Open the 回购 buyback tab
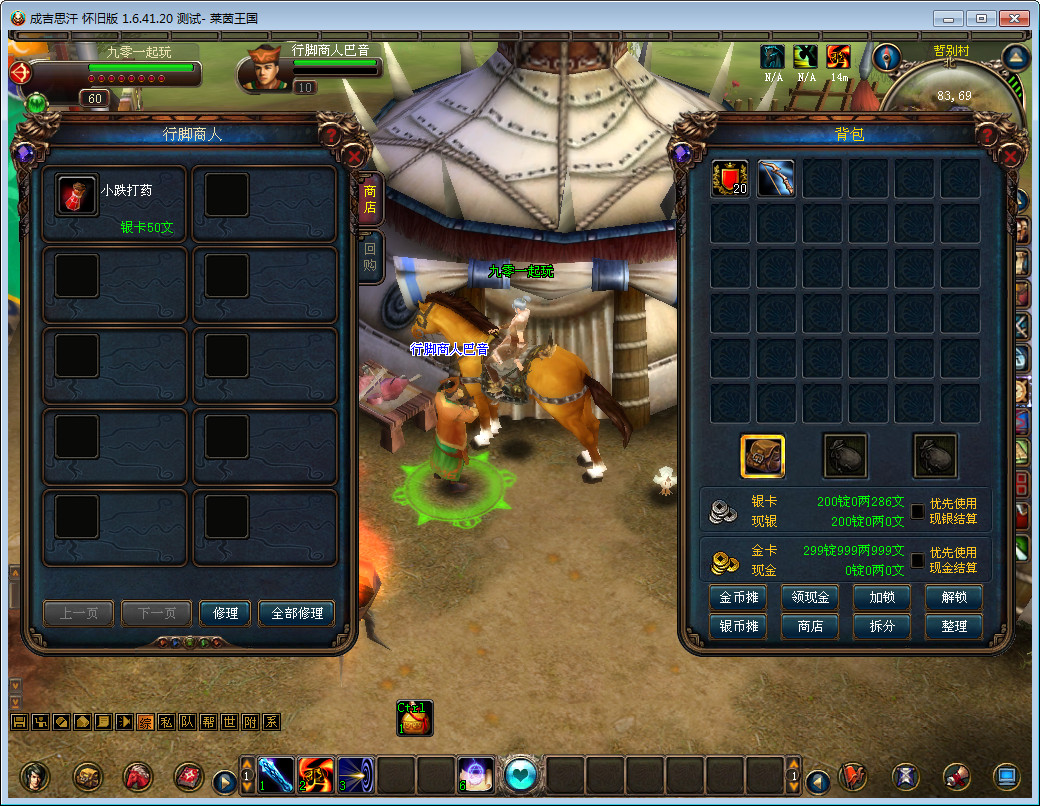1040x806 pixels. pos(370,257)
